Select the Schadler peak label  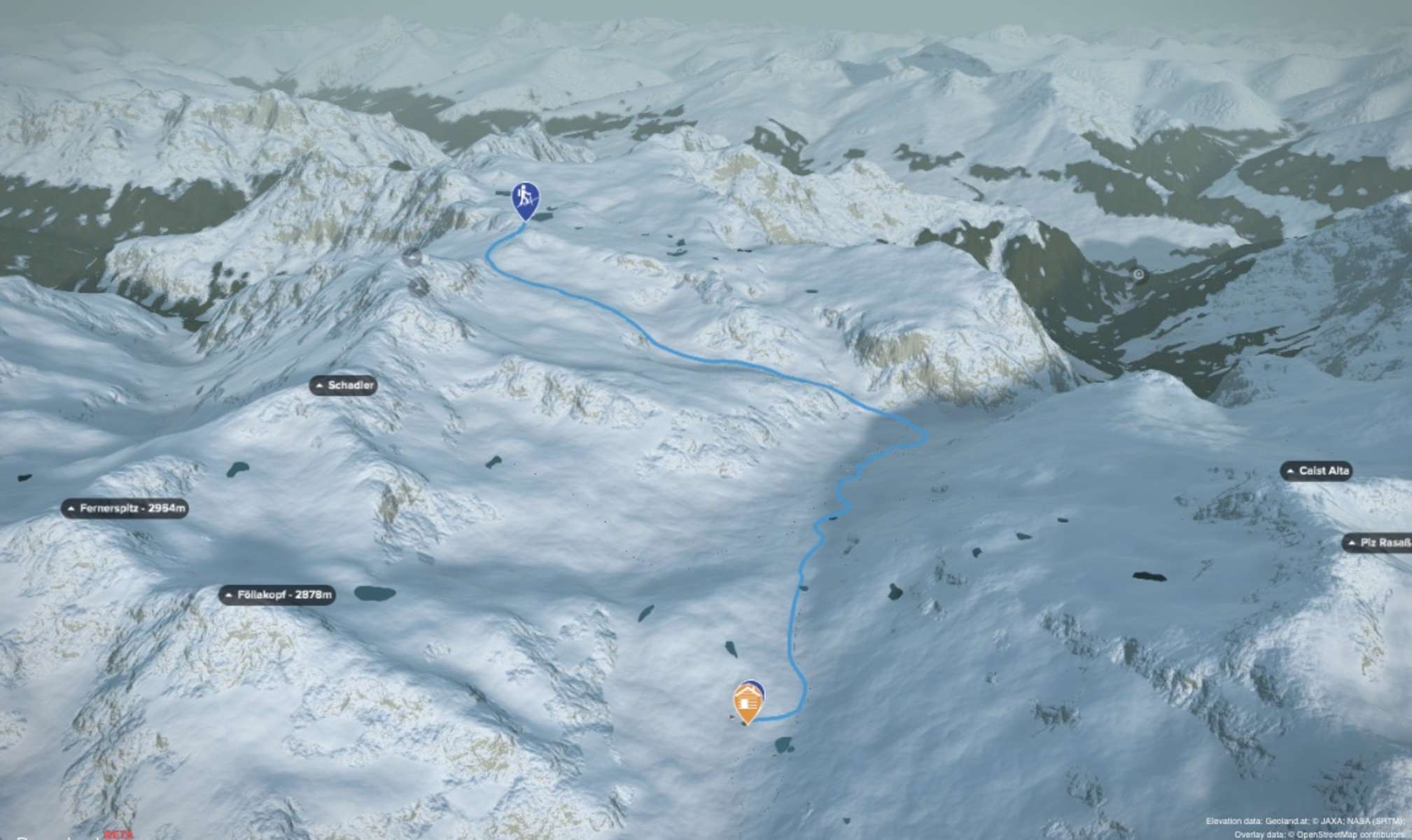pos(344,385)
